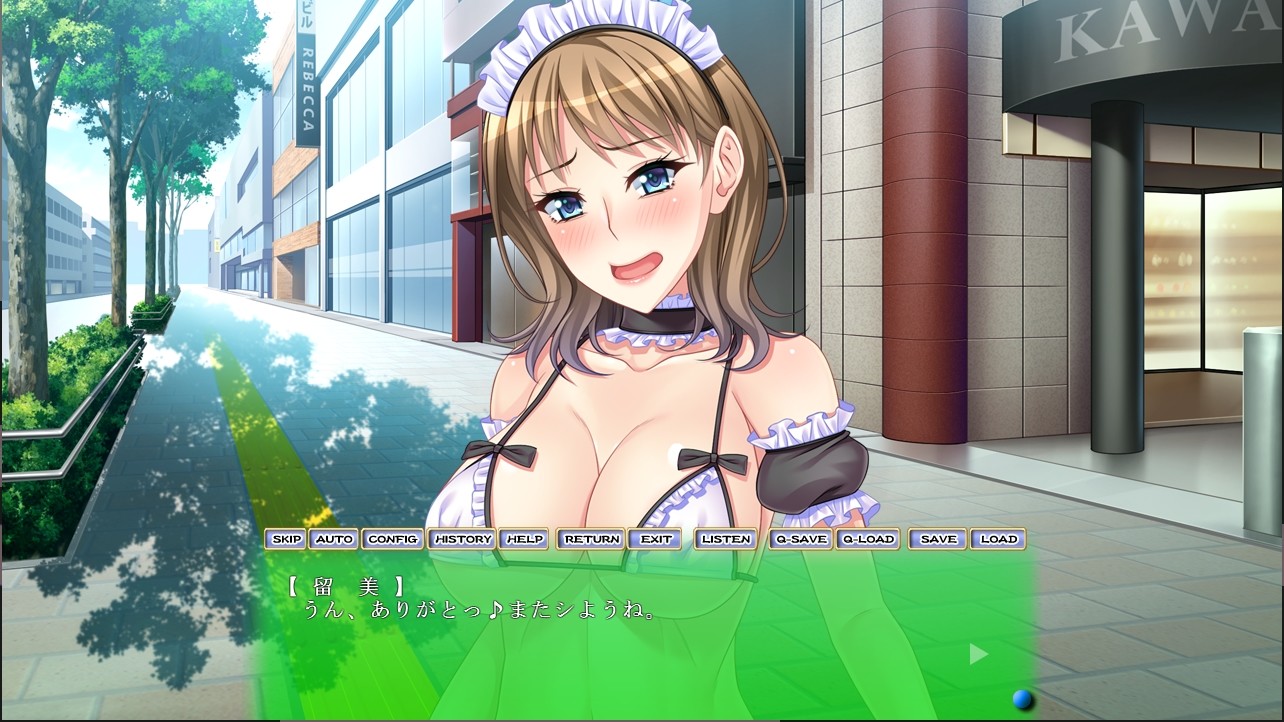Open the CONFIG settings screen
Viewport: 1284px width, 722px height.
[x=393, y=538]
